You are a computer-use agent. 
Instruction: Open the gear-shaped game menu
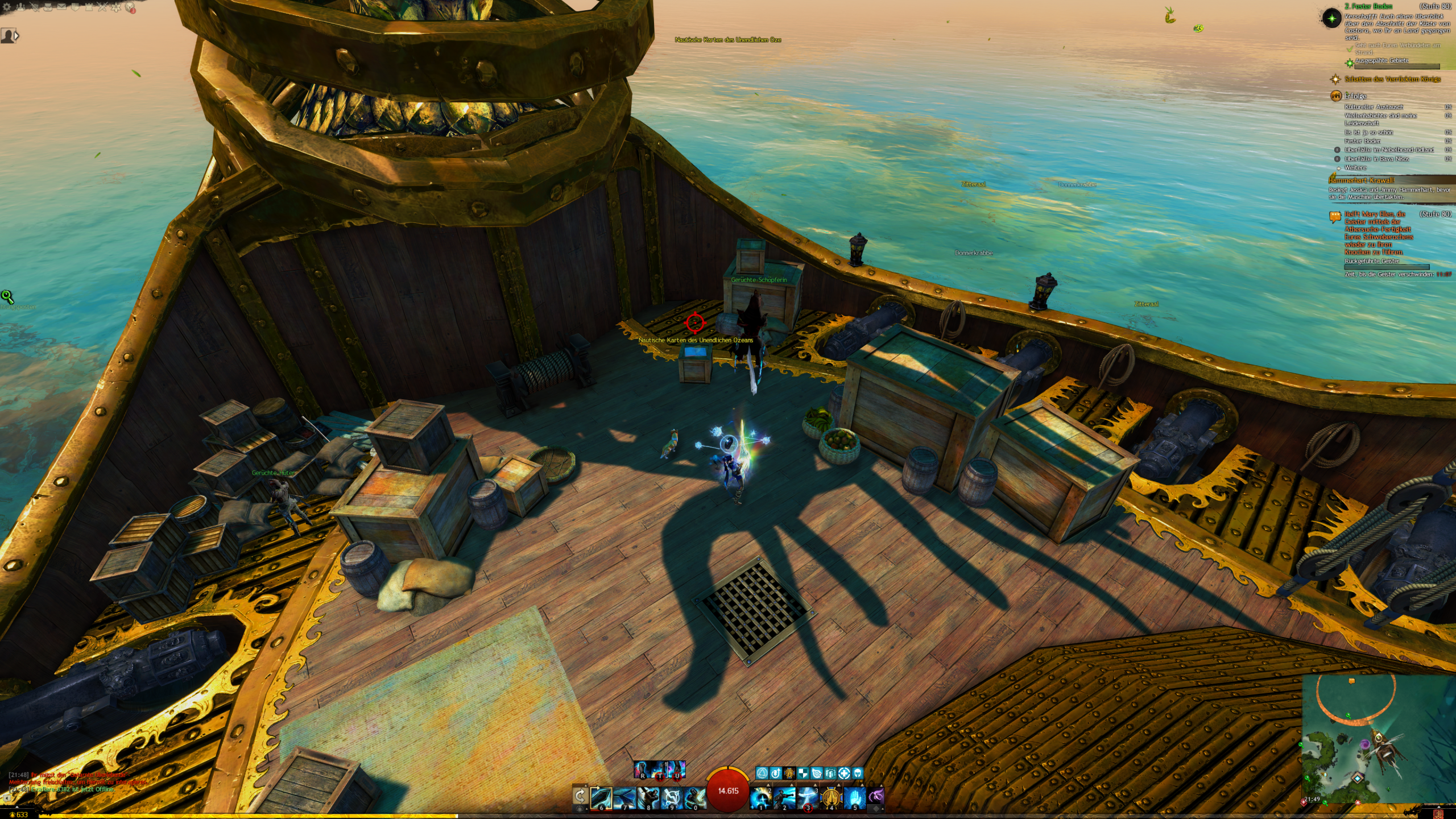(6, 7)
